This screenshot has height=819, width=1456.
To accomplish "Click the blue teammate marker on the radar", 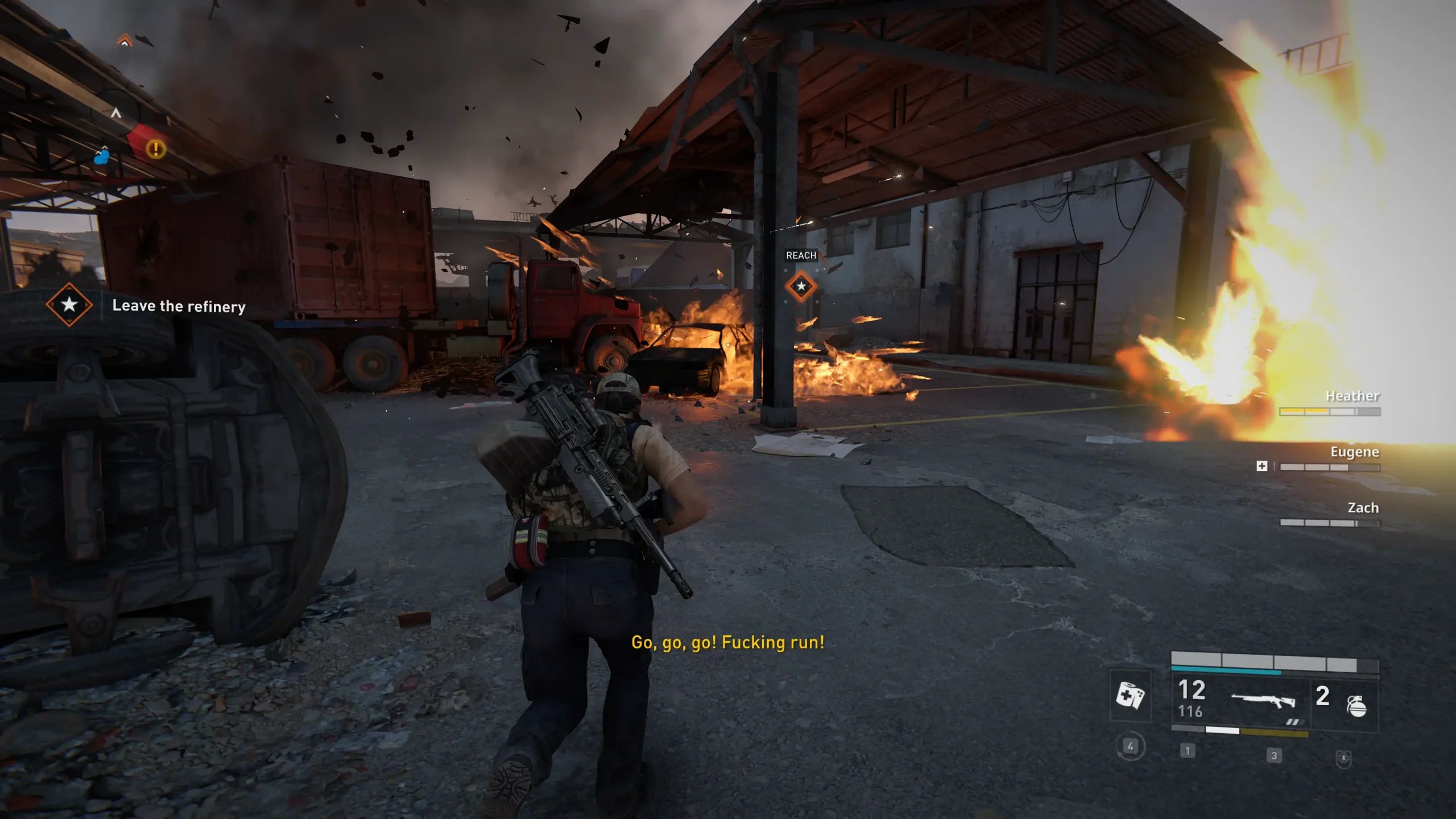I will [102, 157].
